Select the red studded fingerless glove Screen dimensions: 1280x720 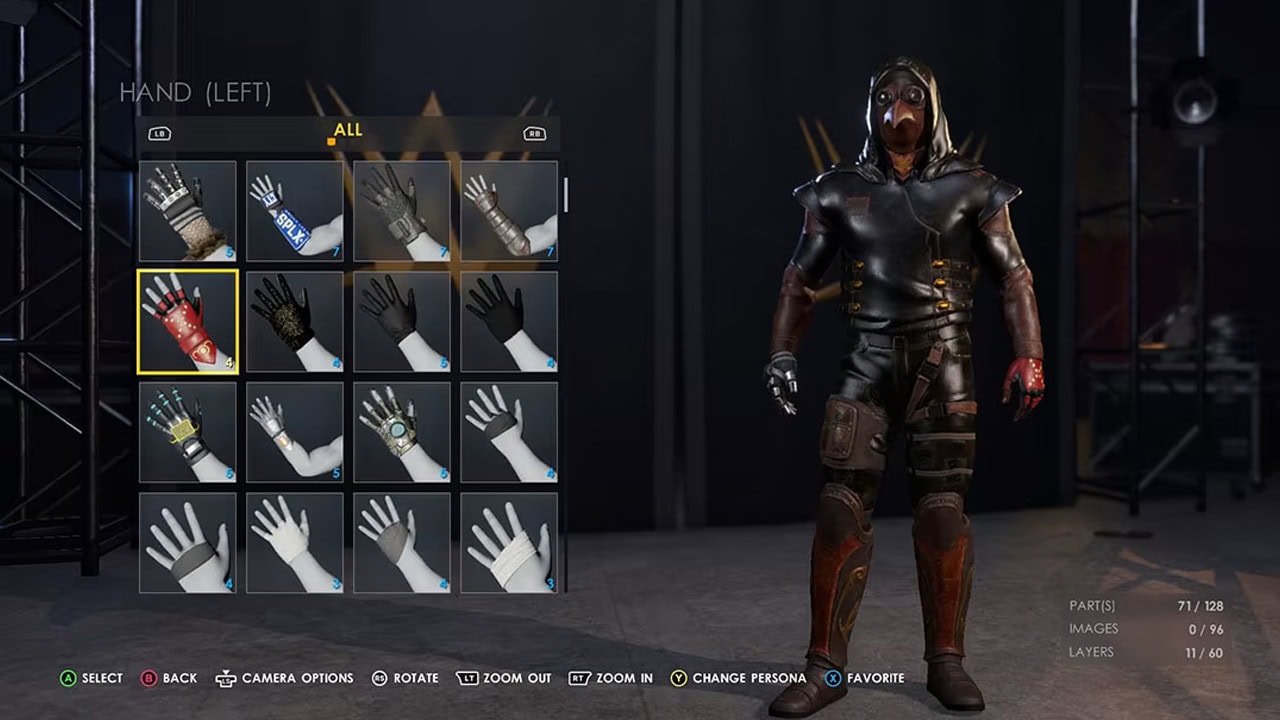click(x=187, y=321)
